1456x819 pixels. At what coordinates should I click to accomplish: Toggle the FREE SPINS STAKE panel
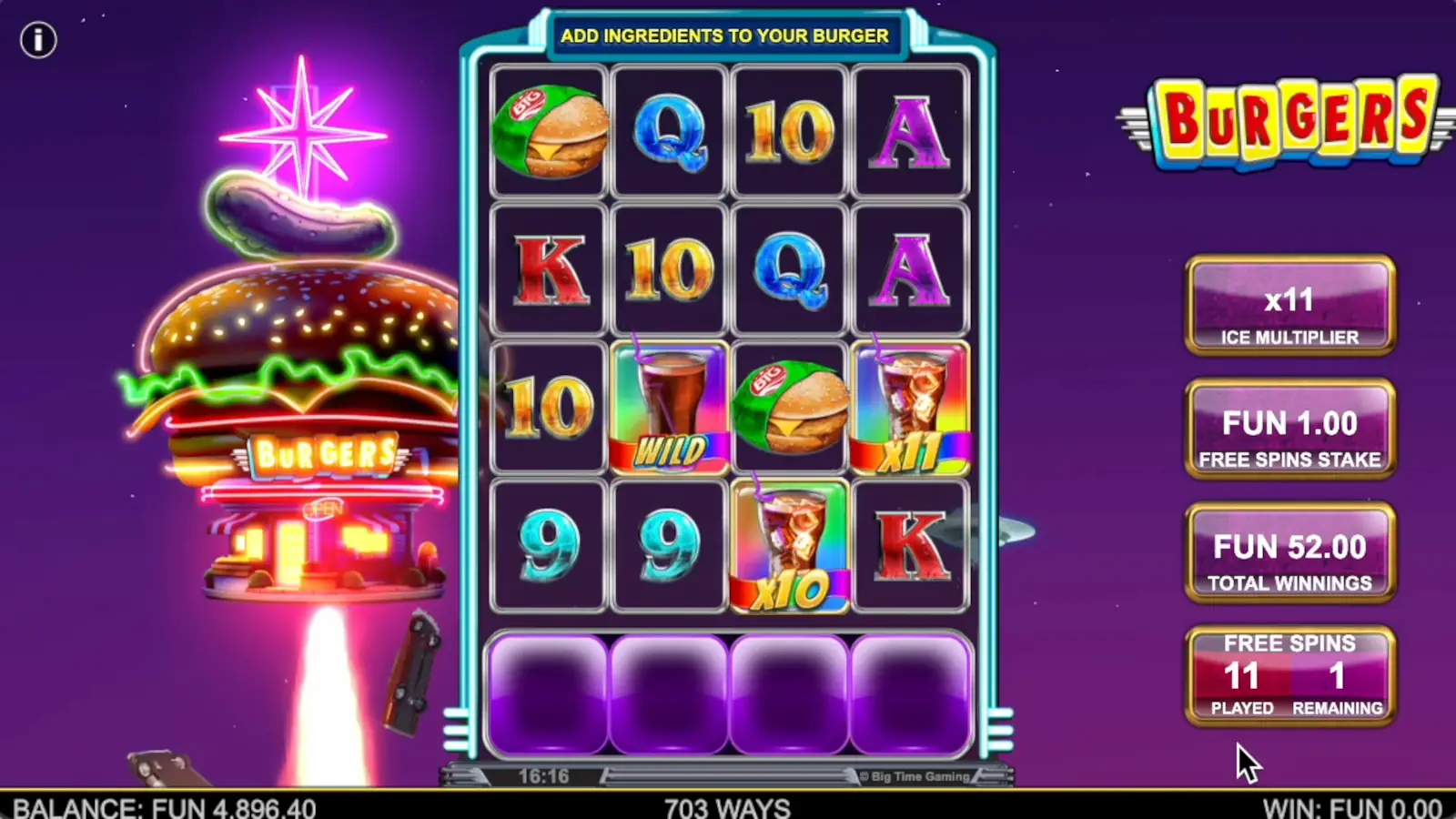click(1289, 428)
